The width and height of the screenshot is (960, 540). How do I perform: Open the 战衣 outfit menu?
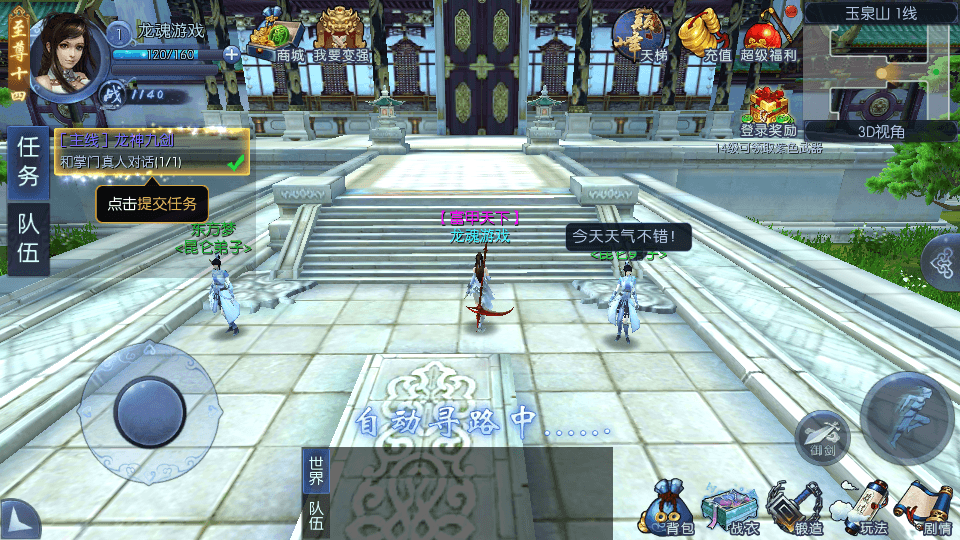pyautogui.click(x=731, y=507)
